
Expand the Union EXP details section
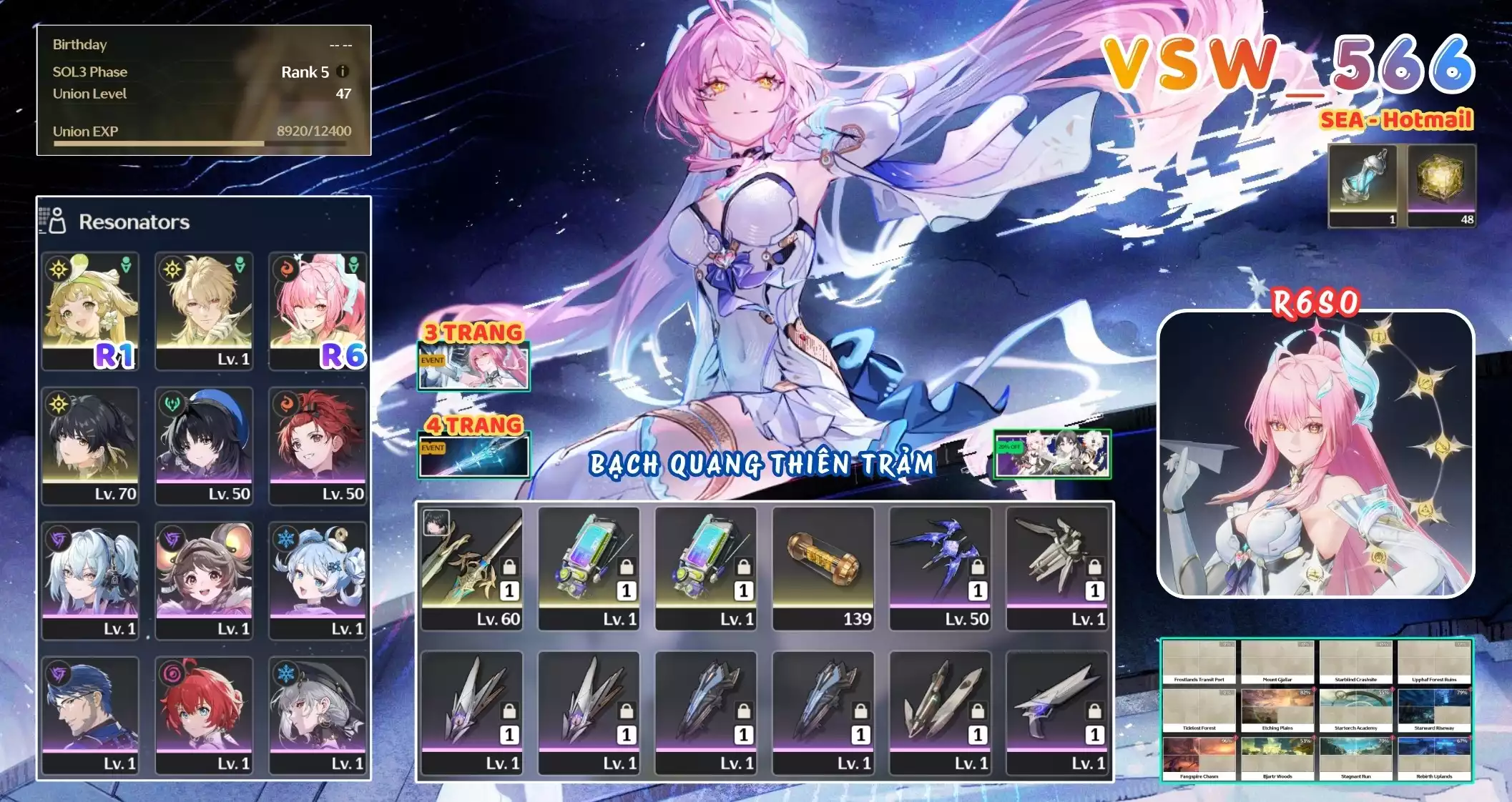tap(87, 132)
